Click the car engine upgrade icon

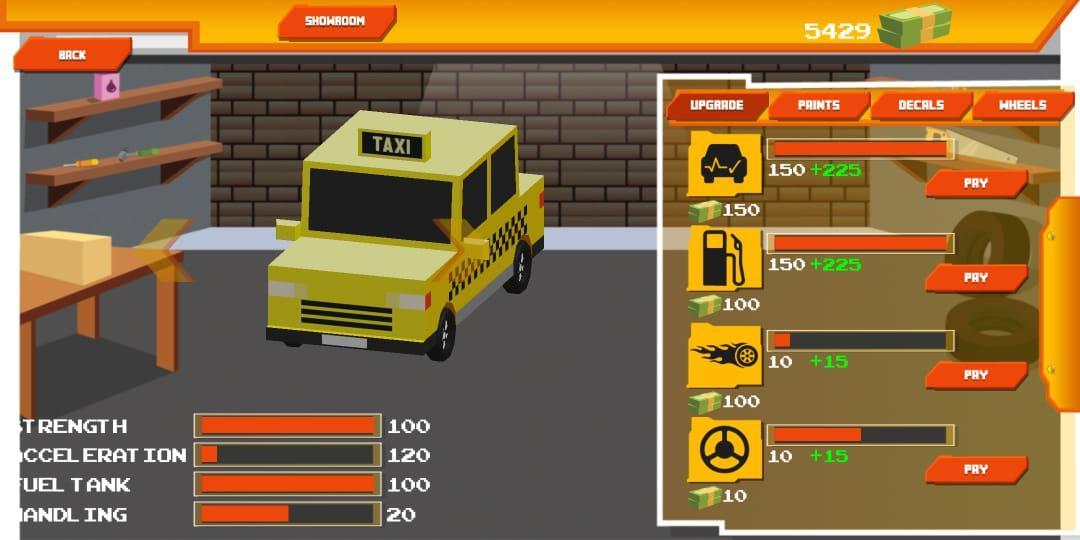pyautogui.click(x=725, y=165)
